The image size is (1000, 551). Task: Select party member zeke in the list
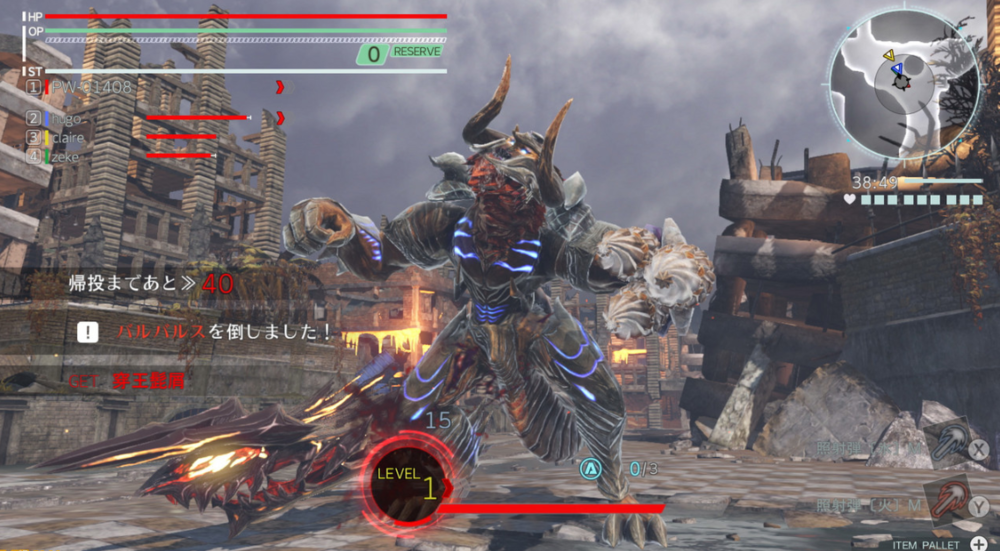click(x=66, y=156)
